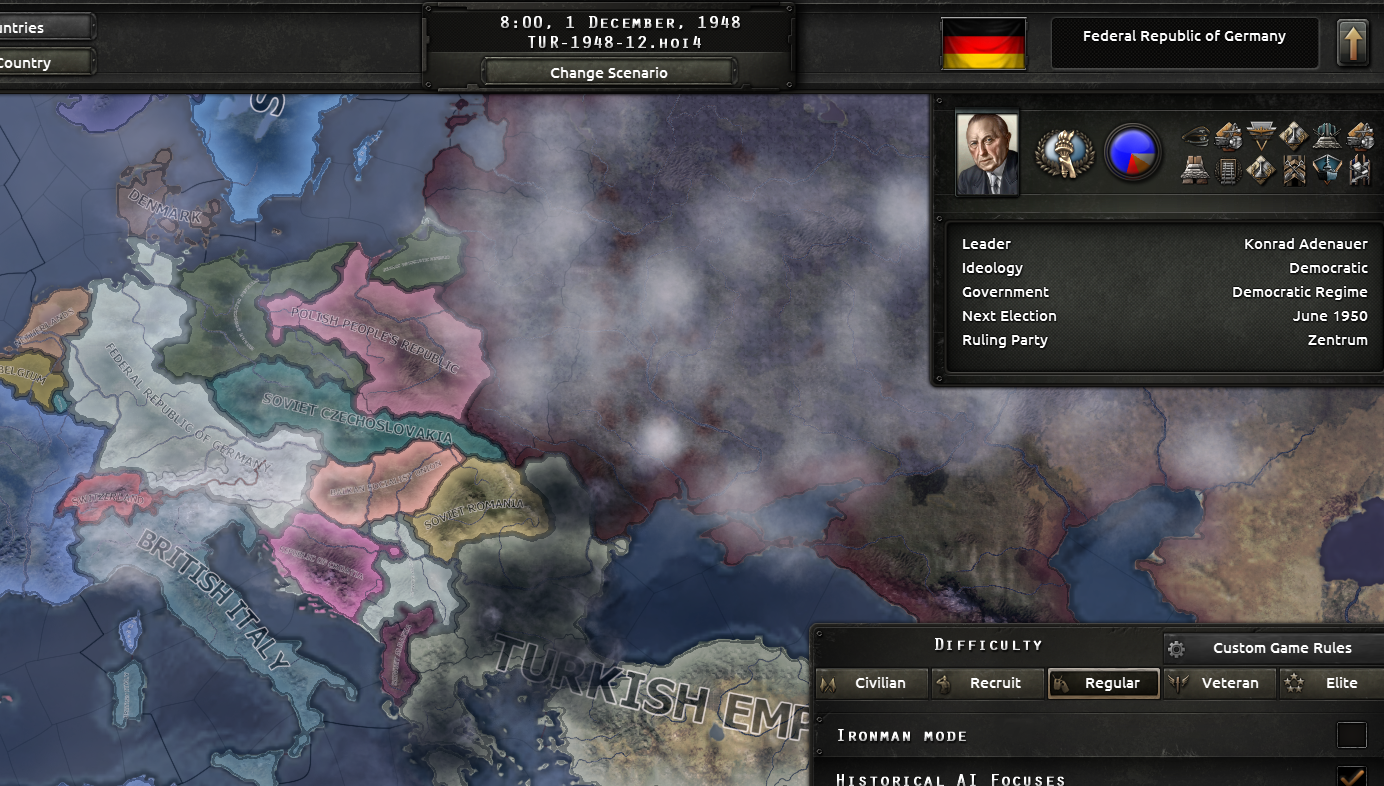Screen dimensions: 1384x786
Task: Click the railroad track bonus icon
Action: click(x=1228, y=170)
